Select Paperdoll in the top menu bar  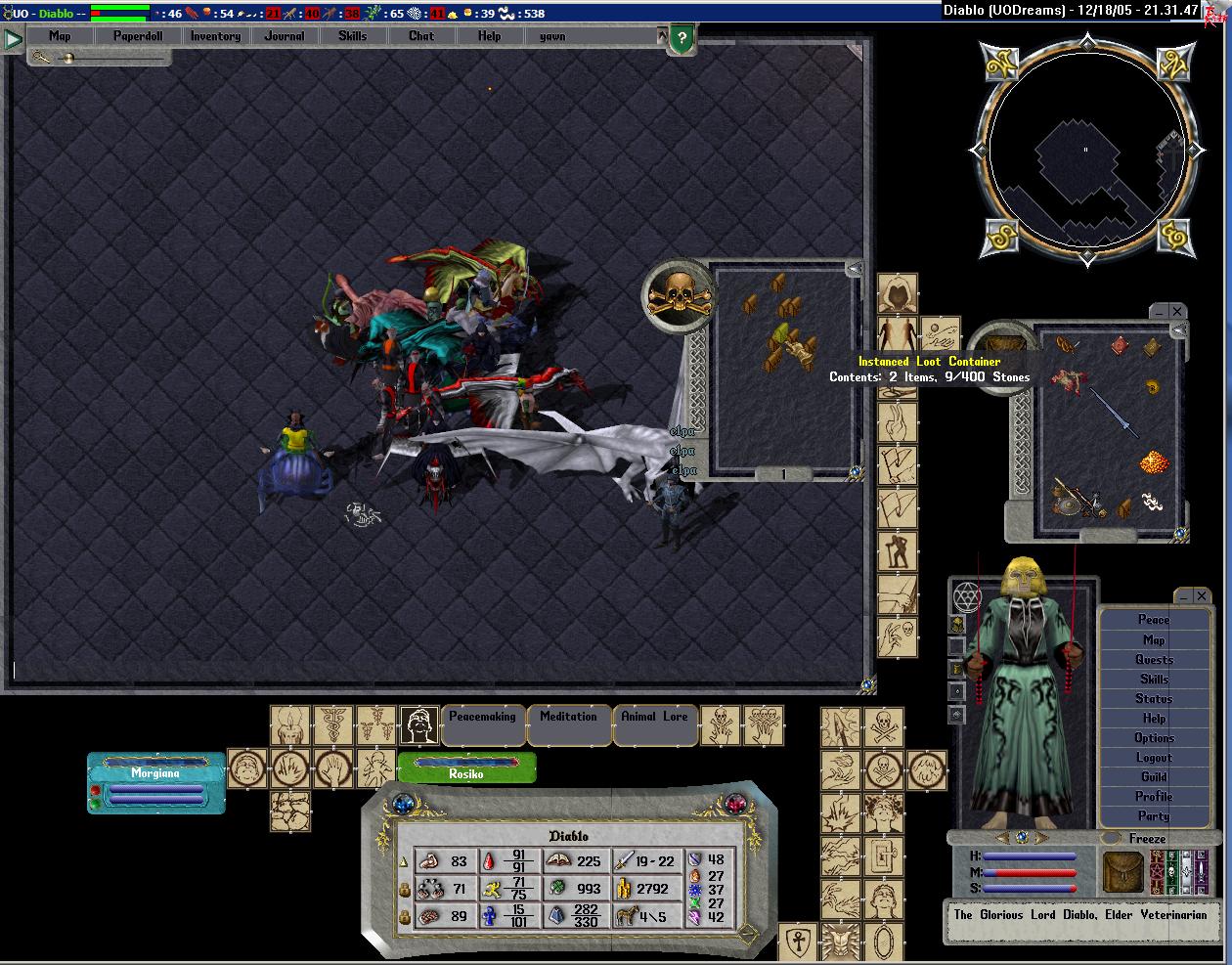[x=138, y=36]
